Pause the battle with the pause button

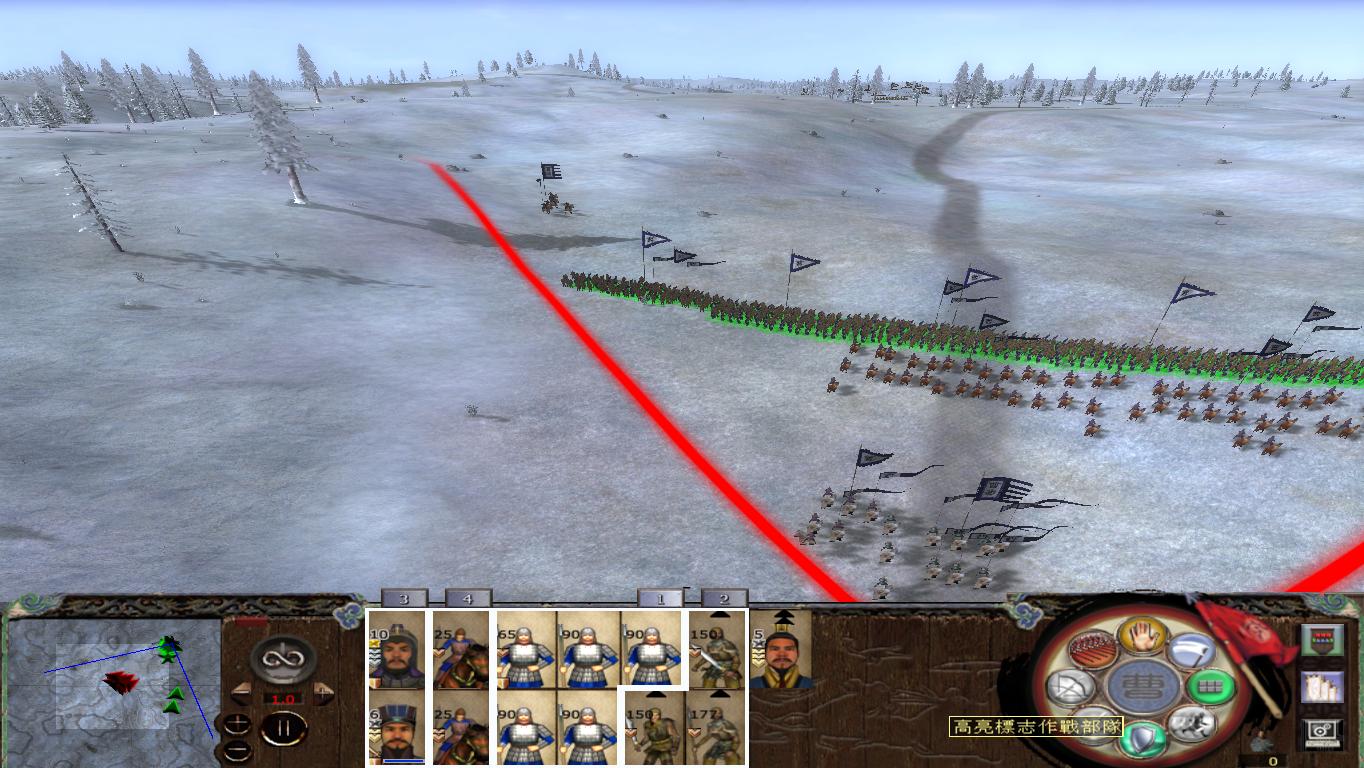point(282,727)
